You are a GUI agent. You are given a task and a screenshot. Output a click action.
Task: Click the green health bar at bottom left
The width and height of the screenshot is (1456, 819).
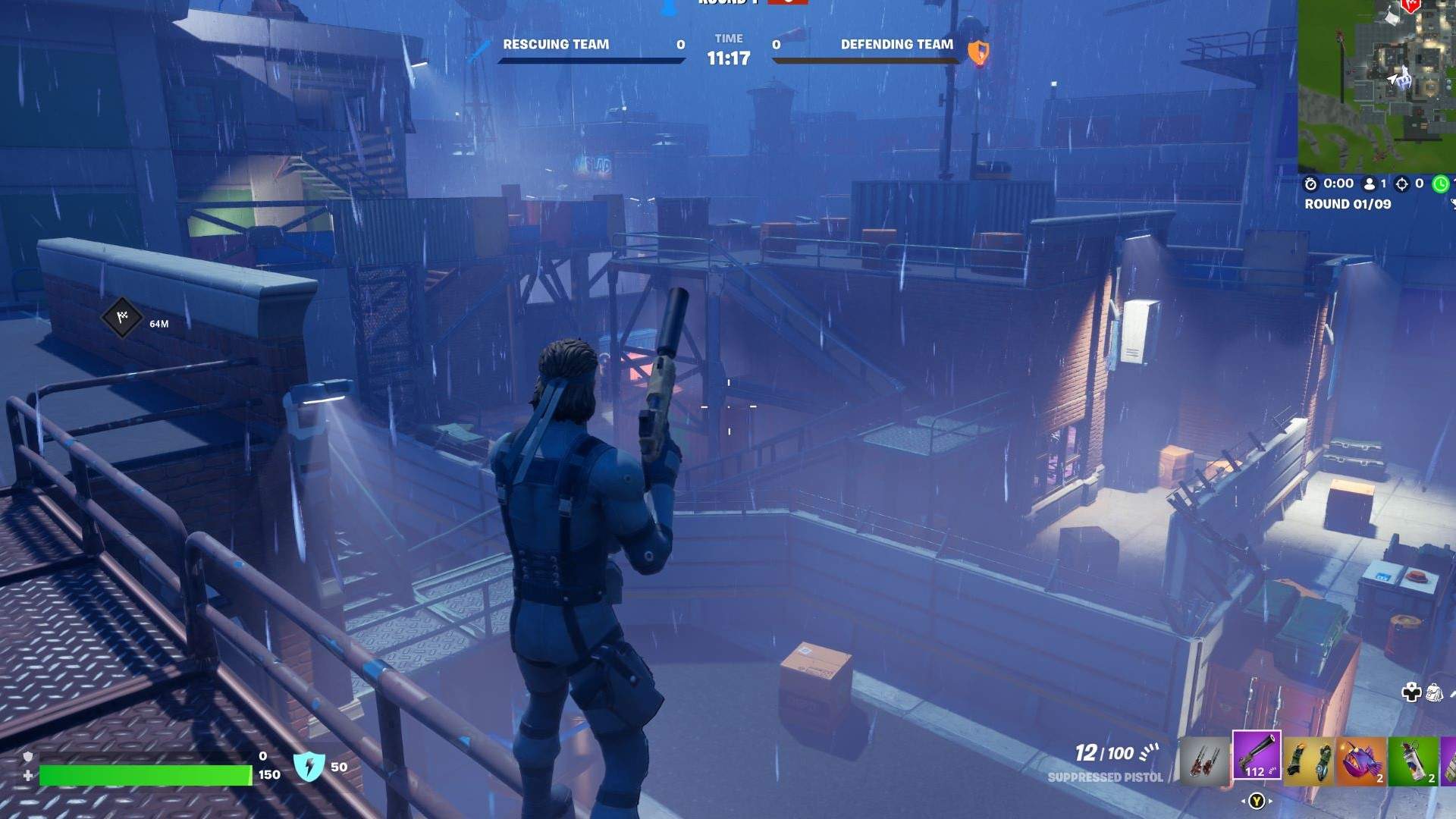coord(144,777)
